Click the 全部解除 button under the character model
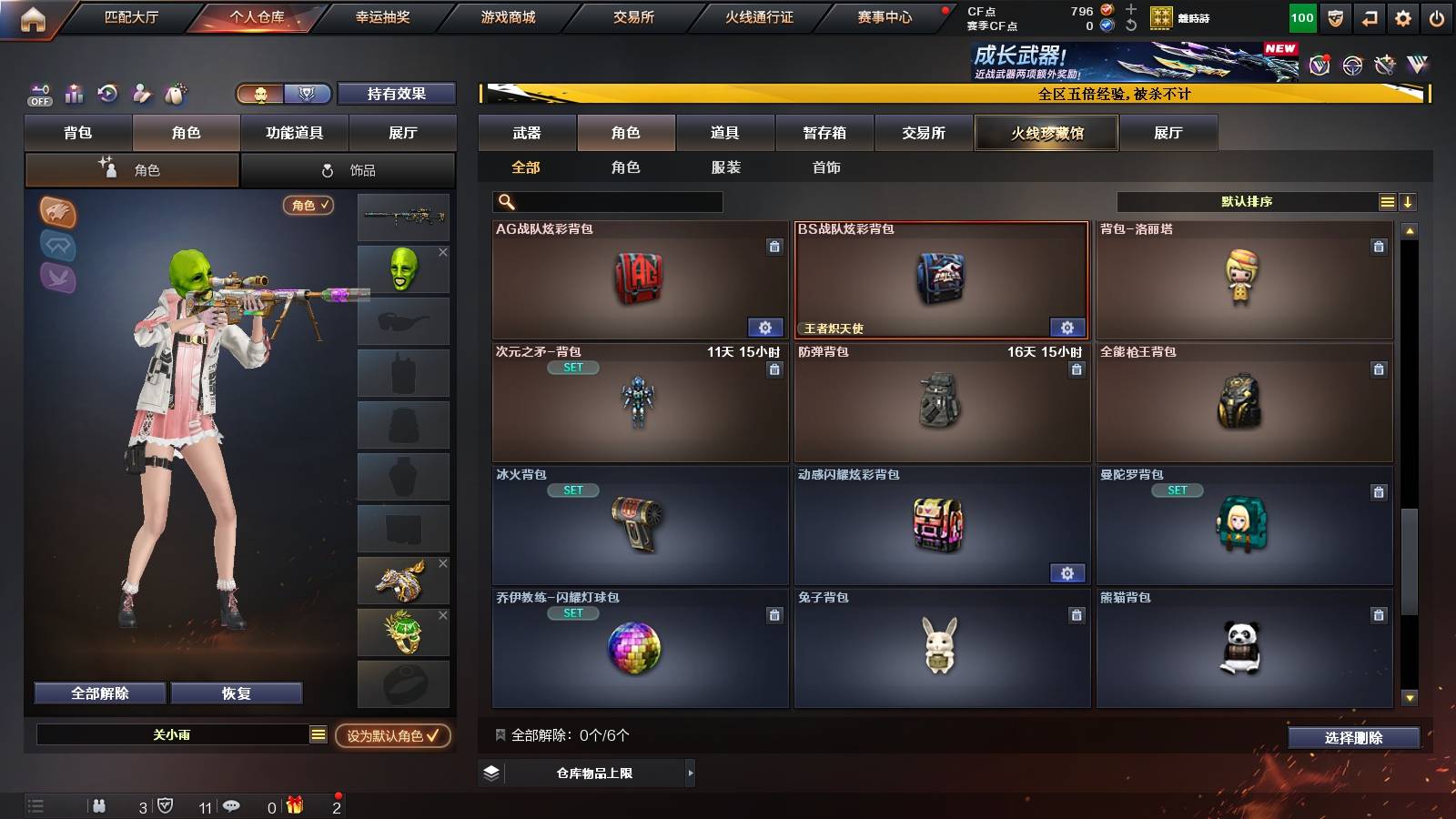Viewport: 1456px width, 819px height. tap(98, 693)
